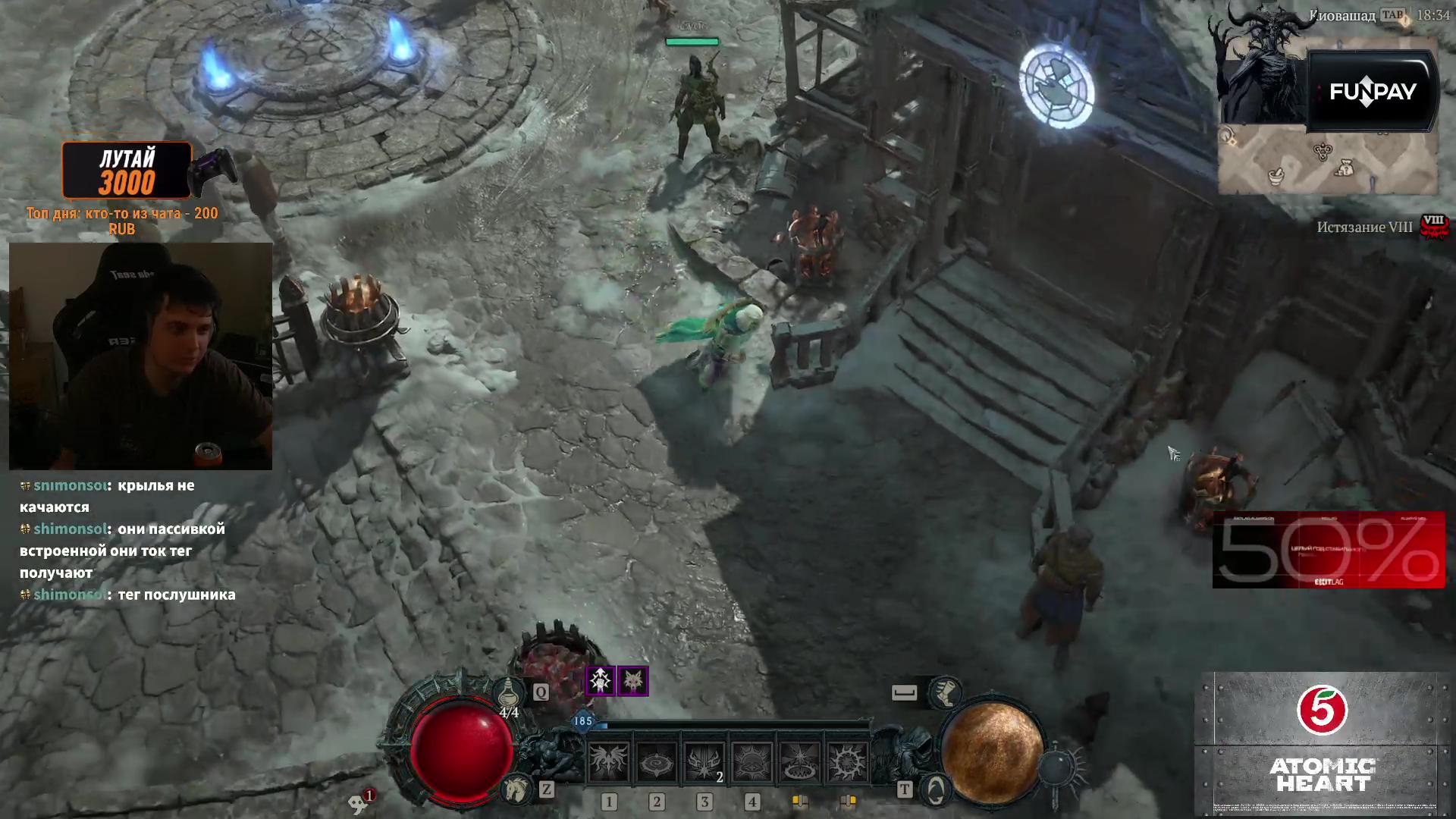Cast the spiral circle skill in slot 2
This screenshot has width=1456, height=819.
click(657, 761)
